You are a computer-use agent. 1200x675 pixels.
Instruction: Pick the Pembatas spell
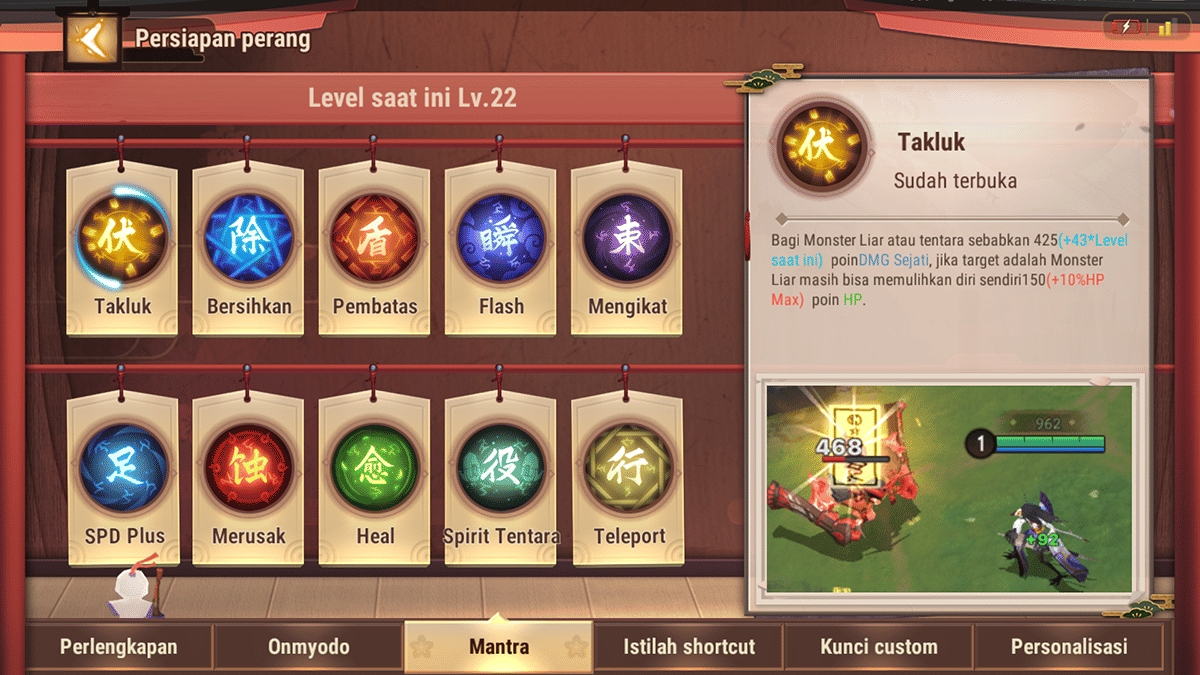tap(374, 240)
